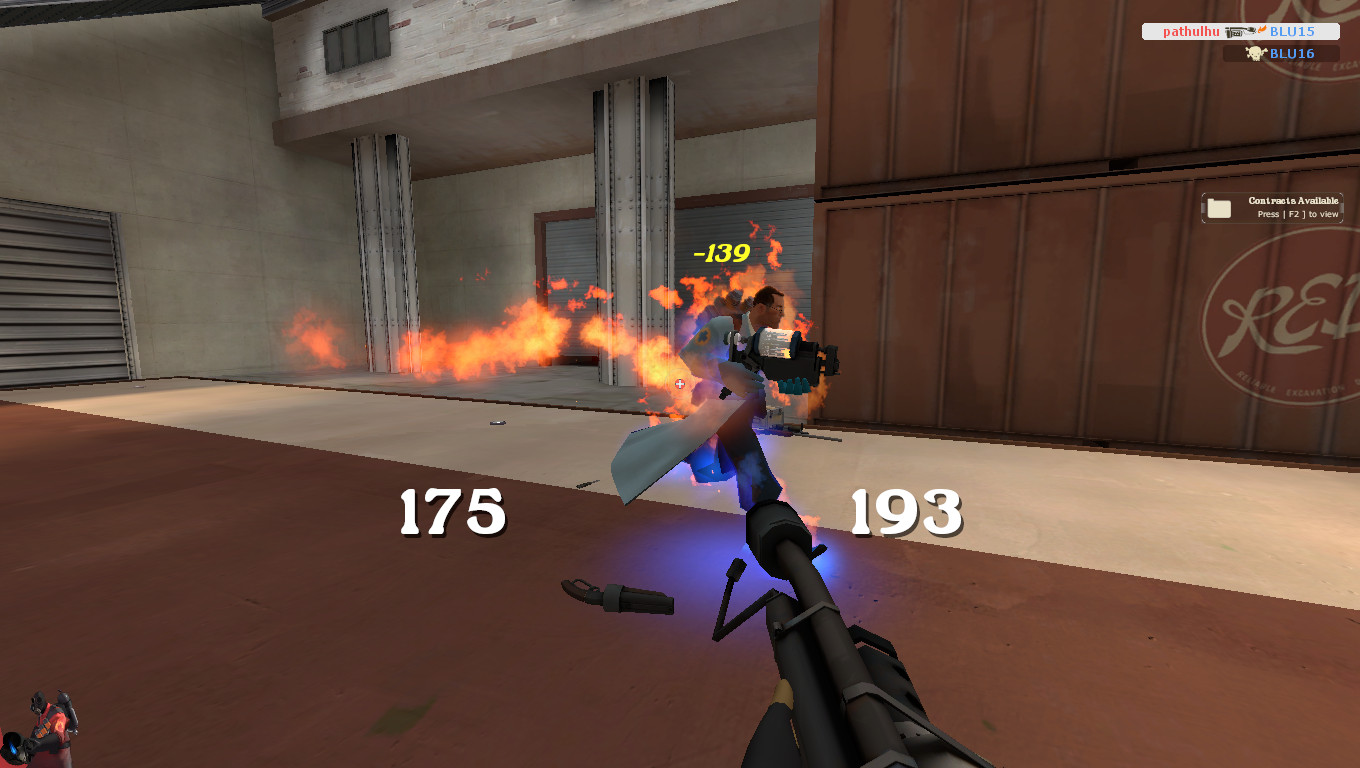Click the burning-flame icon next to BLU15
Image resolution: width=1360 pixels, height=768 pixels.
1261,30
